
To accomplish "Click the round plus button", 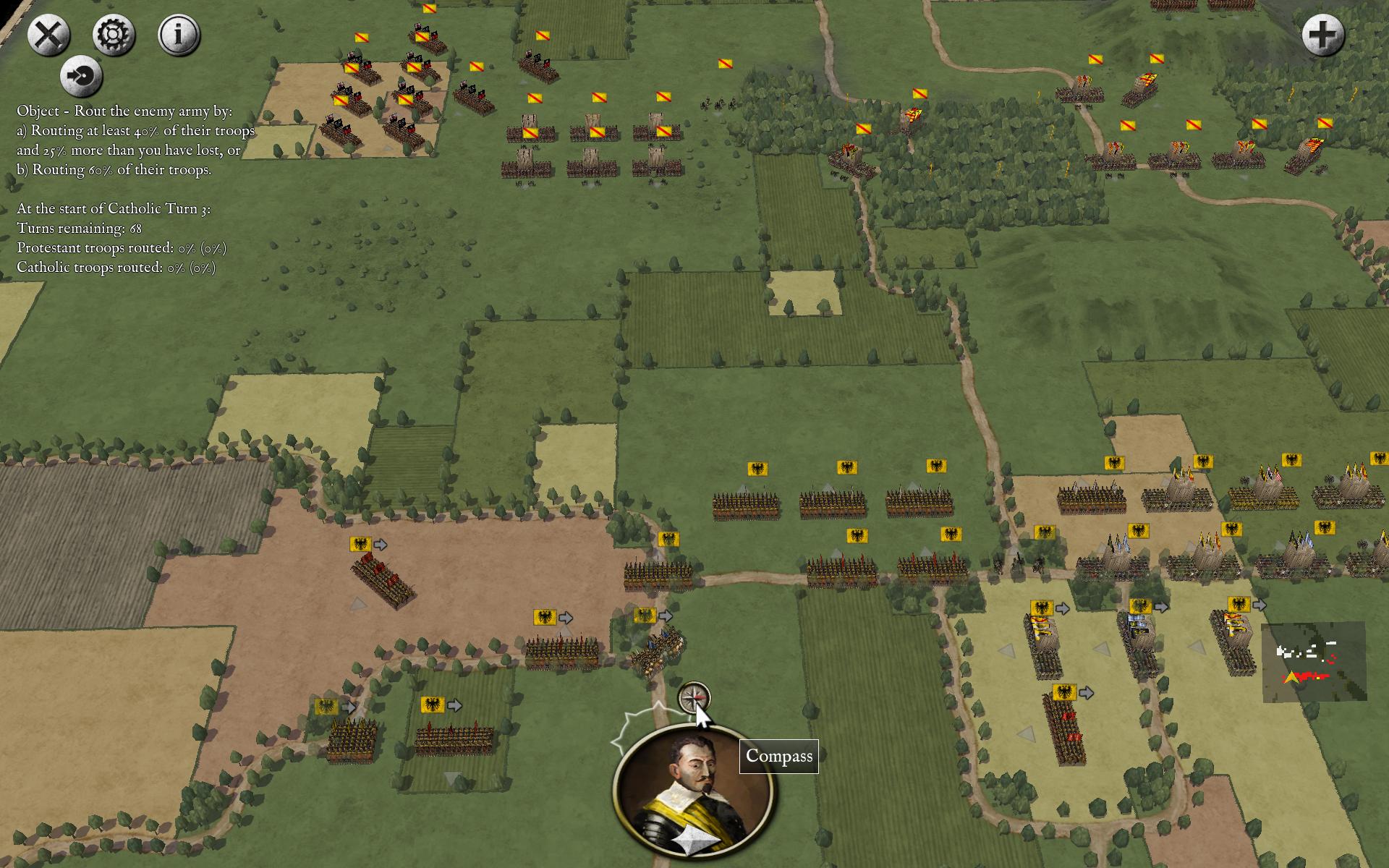I will pos(1323,35).
